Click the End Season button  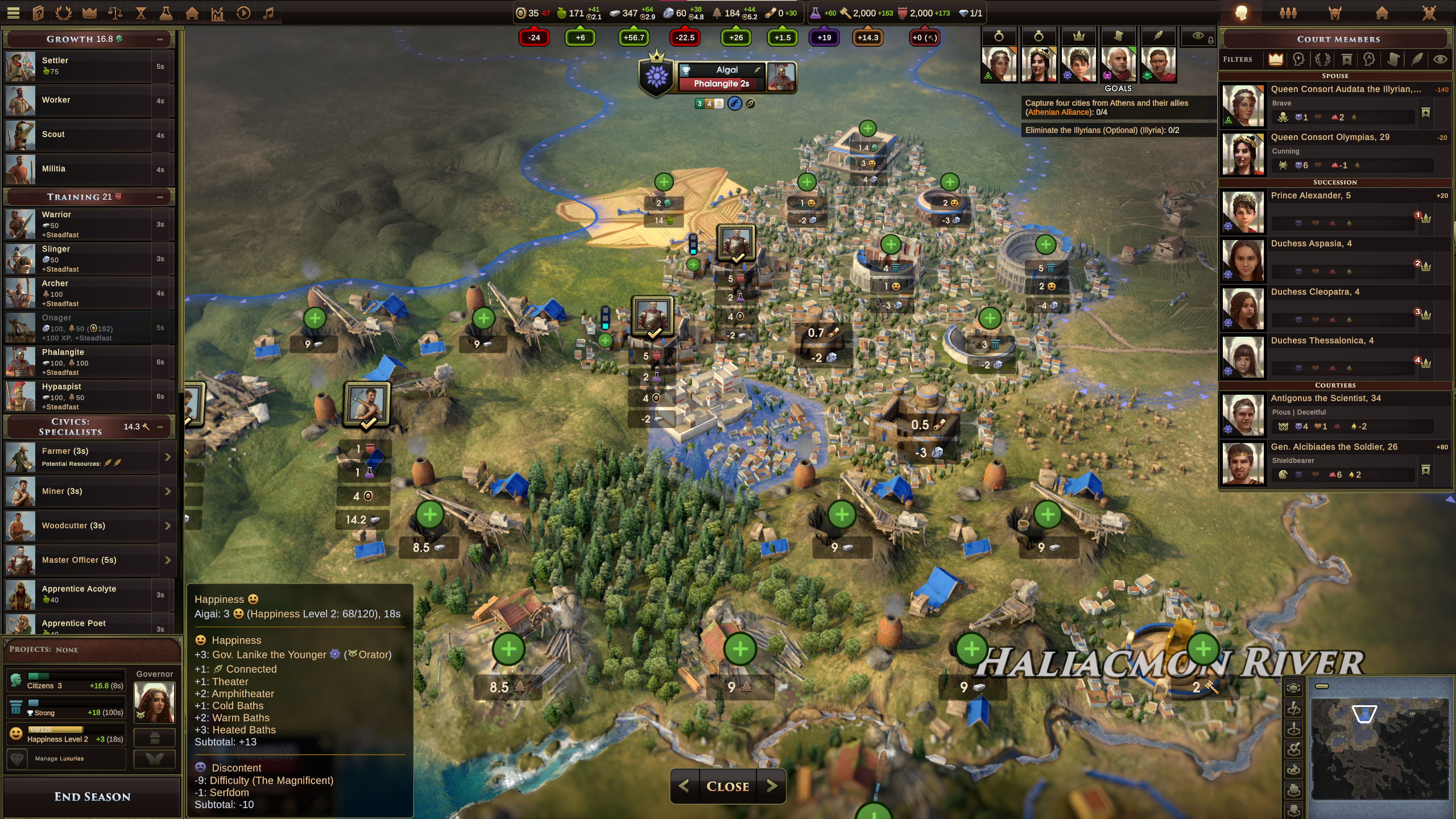click(92, 796)
